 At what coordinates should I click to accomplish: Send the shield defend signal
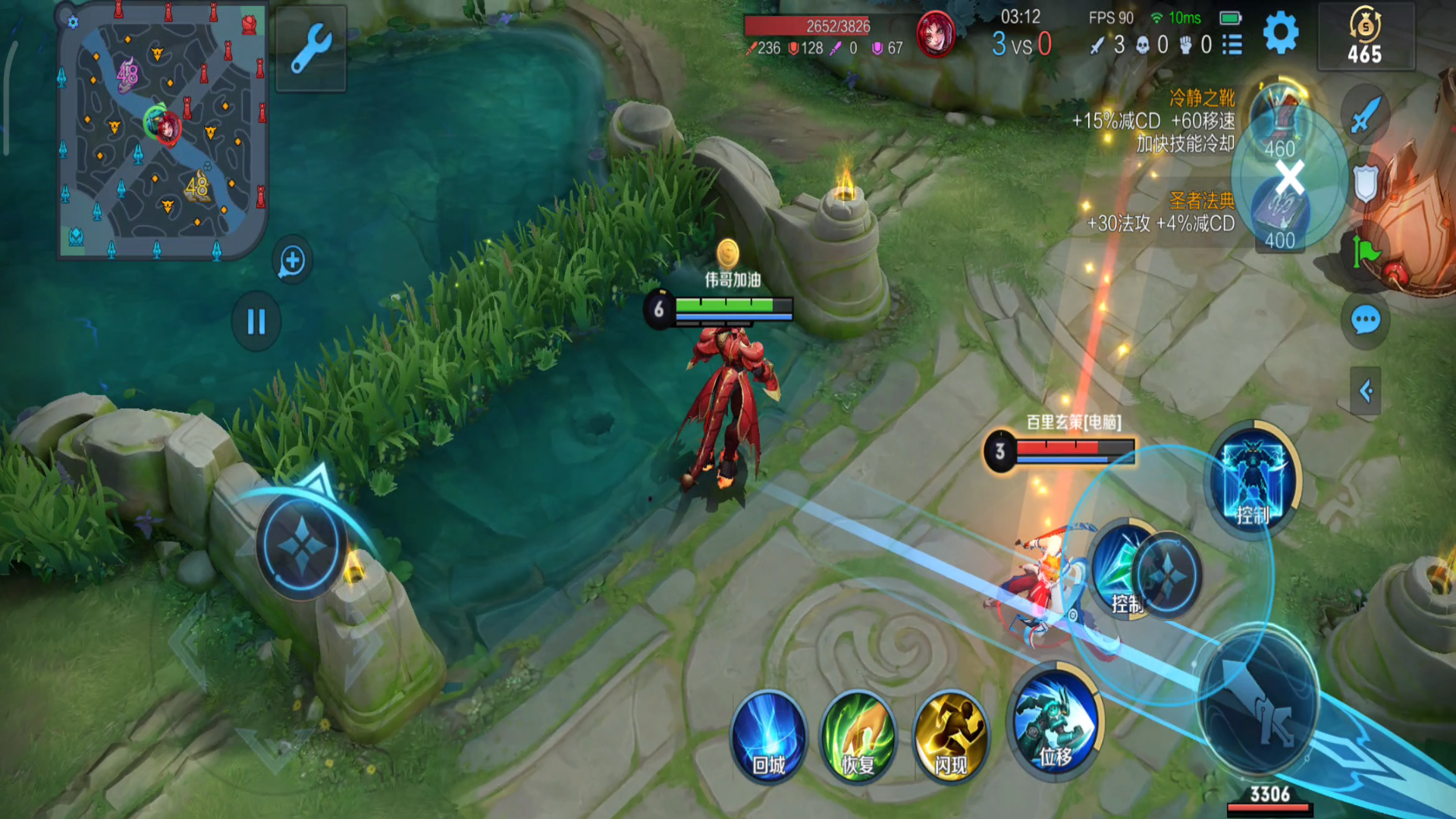click(1365, 184)
